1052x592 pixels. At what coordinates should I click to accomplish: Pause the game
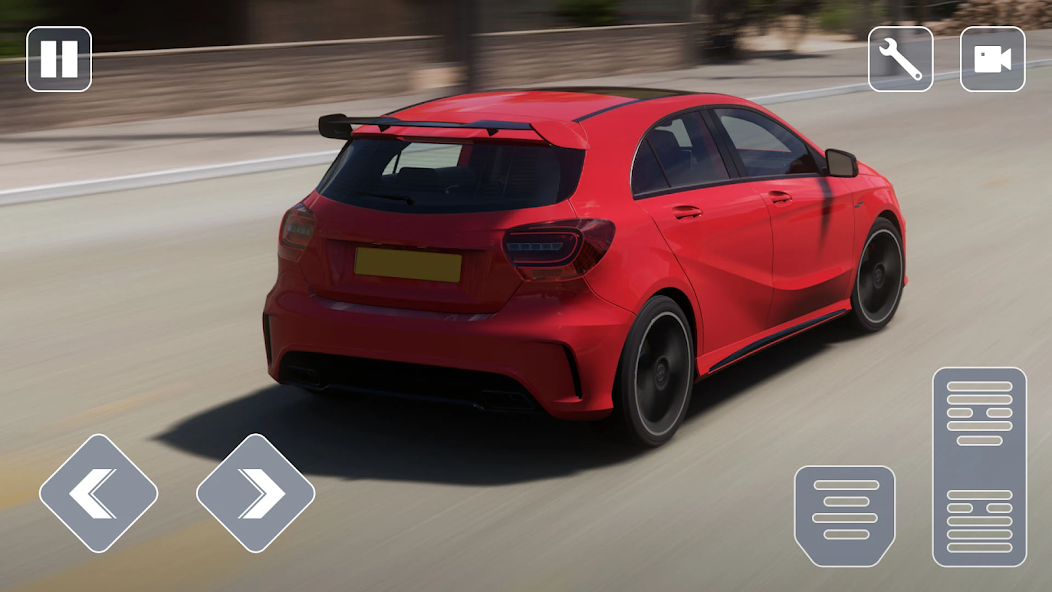pyautogui.click(x=59, y=59)
